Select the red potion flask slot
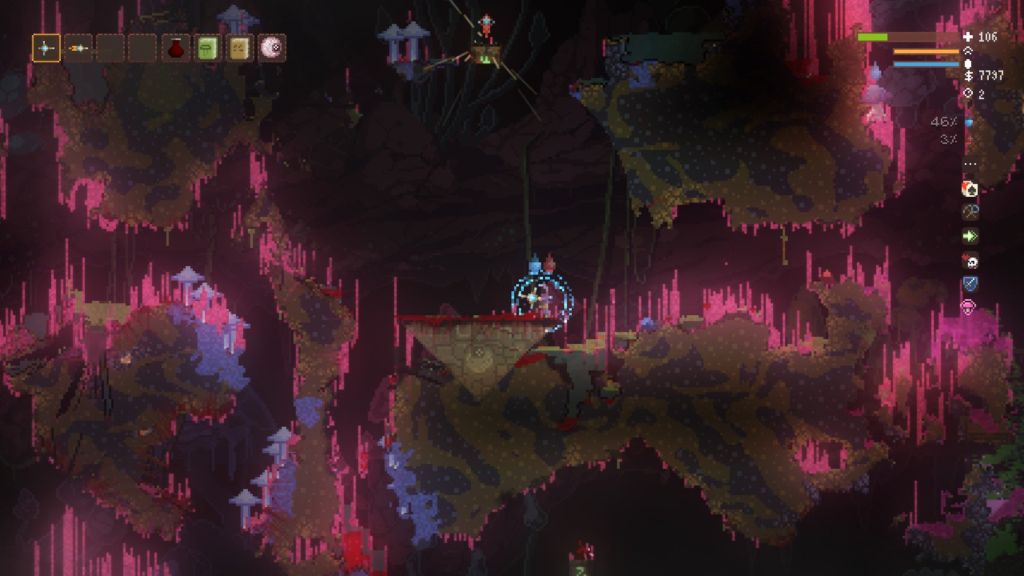This screenshot has width=1024, height=576. click(176, 47)
